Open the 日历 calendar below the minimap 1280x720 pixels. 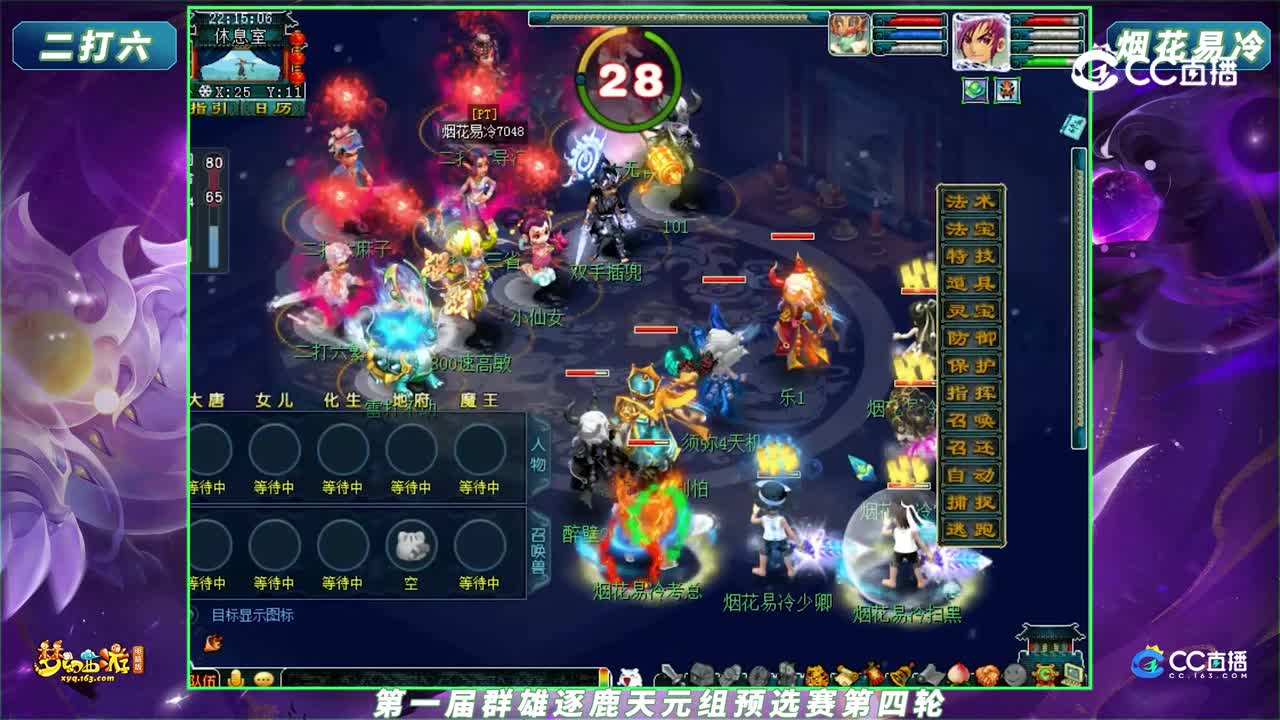coord(272,108)
